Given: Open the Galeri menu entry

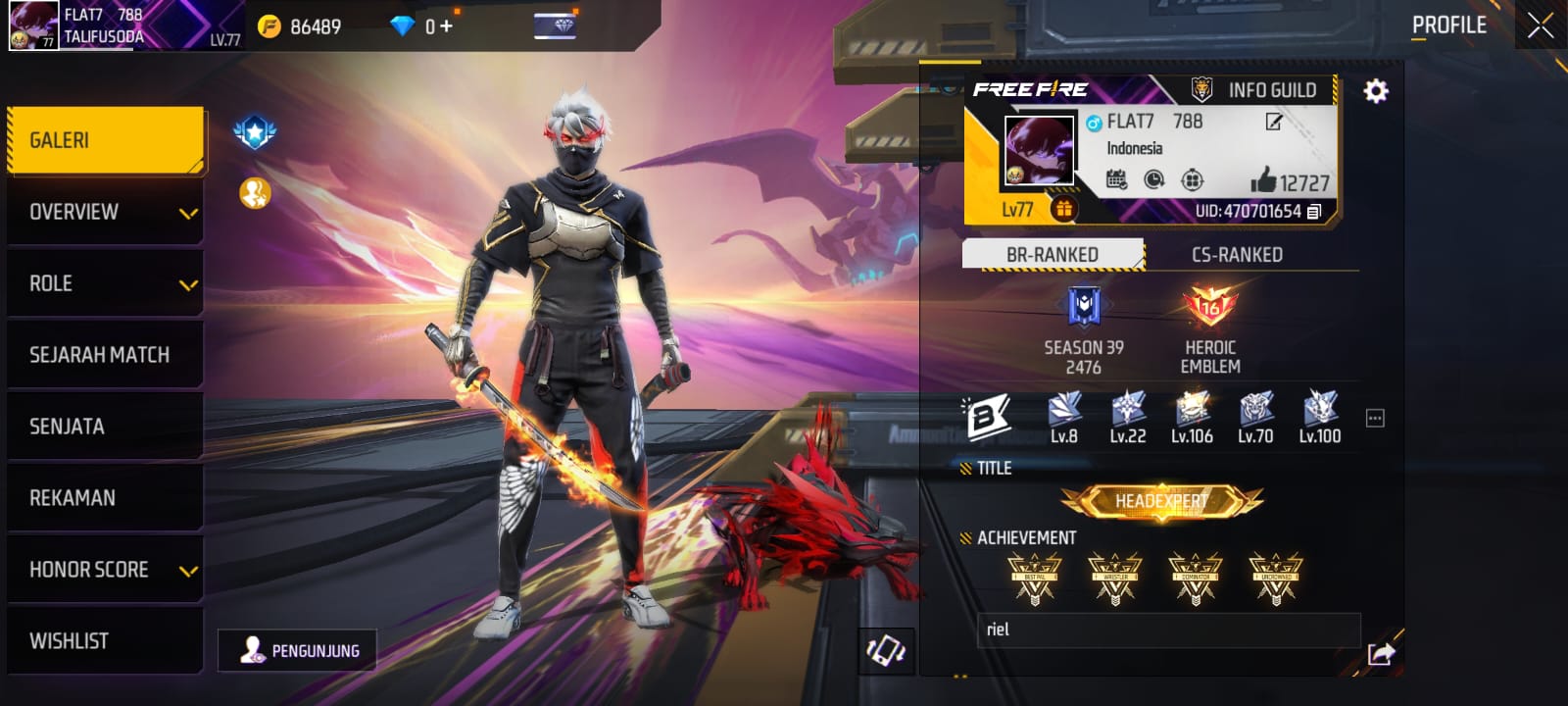Looking at the screenshot, I should coord(106,140).
